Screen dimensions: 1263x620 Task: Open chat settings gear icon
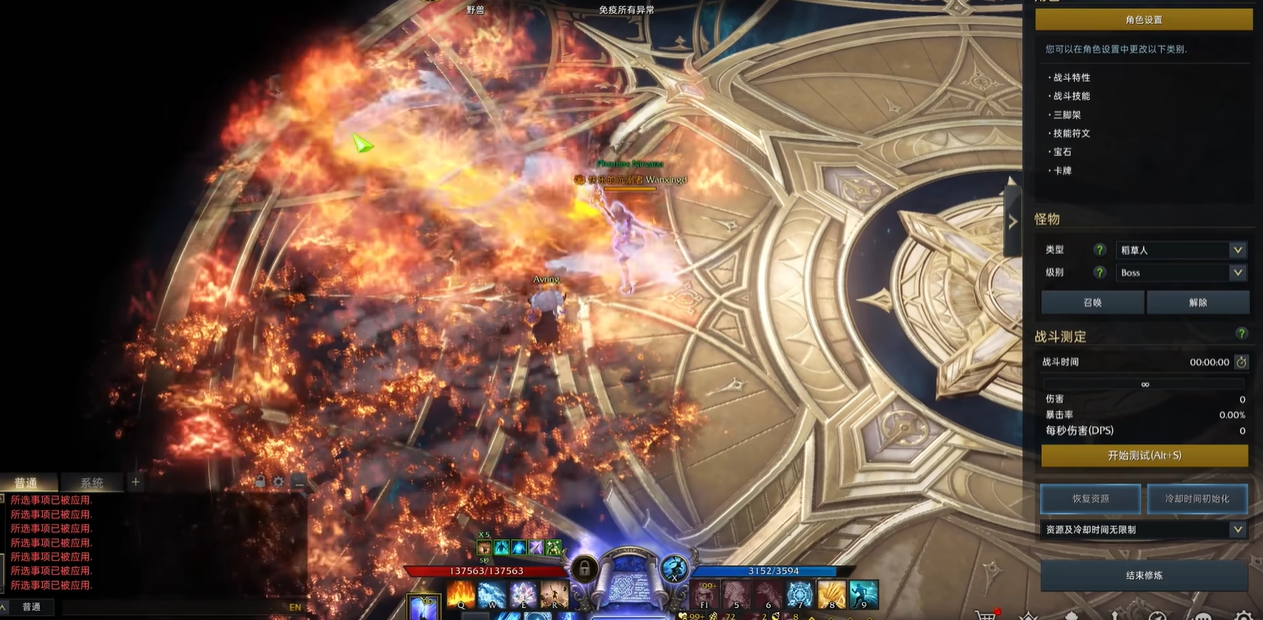[x=278, y=482]
